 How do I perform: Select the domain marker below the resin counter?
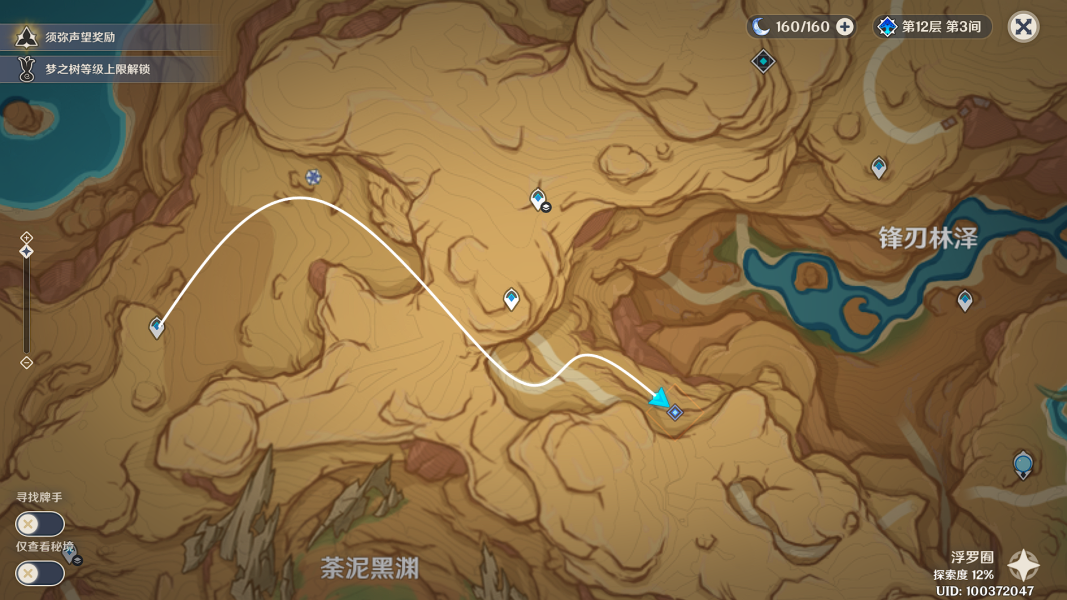pyautogui.click(x=764, y=62)
